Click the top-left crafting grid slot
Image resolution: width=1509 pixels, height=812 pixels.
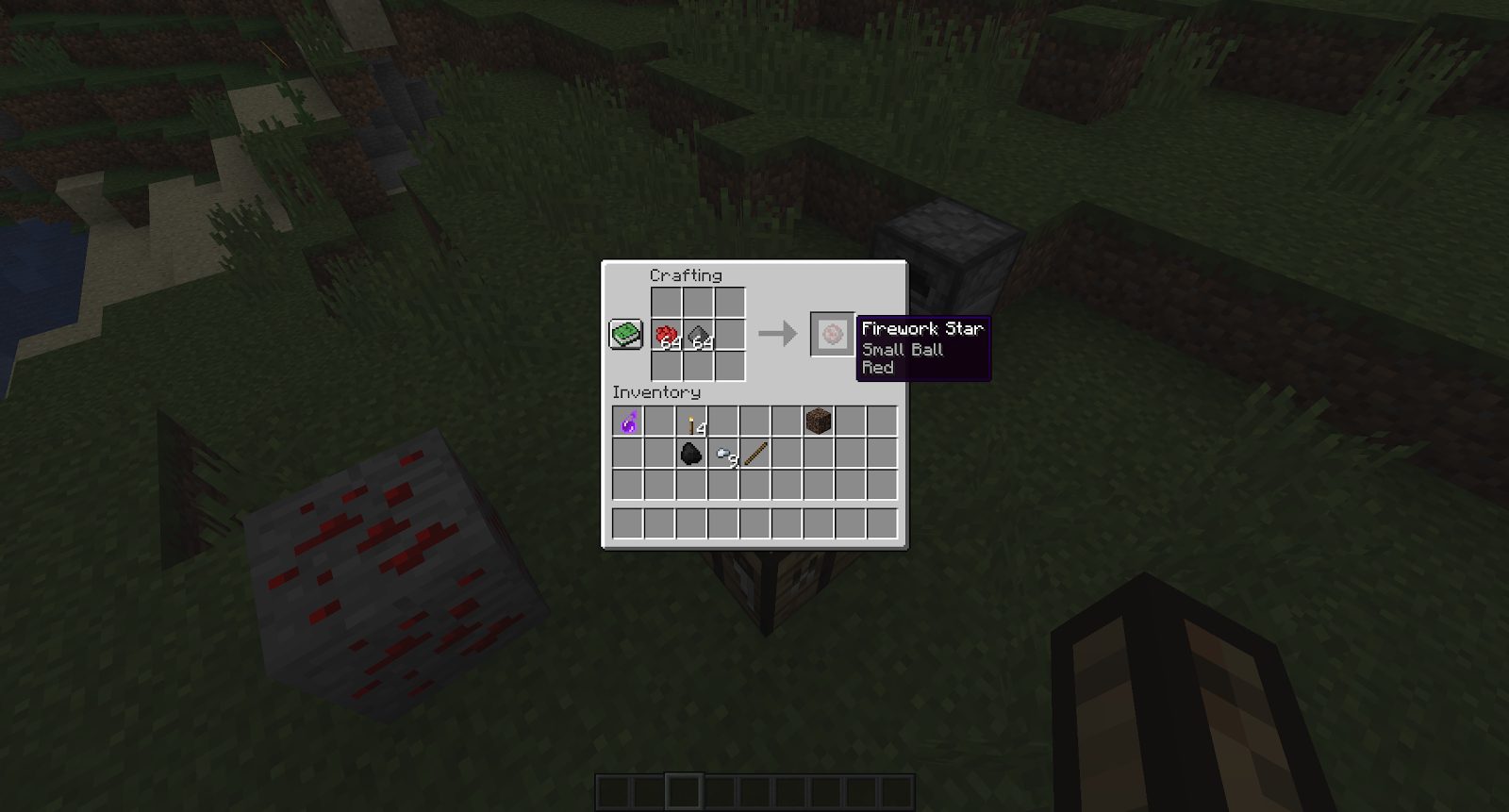pyautogui.click(x=667, y=303)
